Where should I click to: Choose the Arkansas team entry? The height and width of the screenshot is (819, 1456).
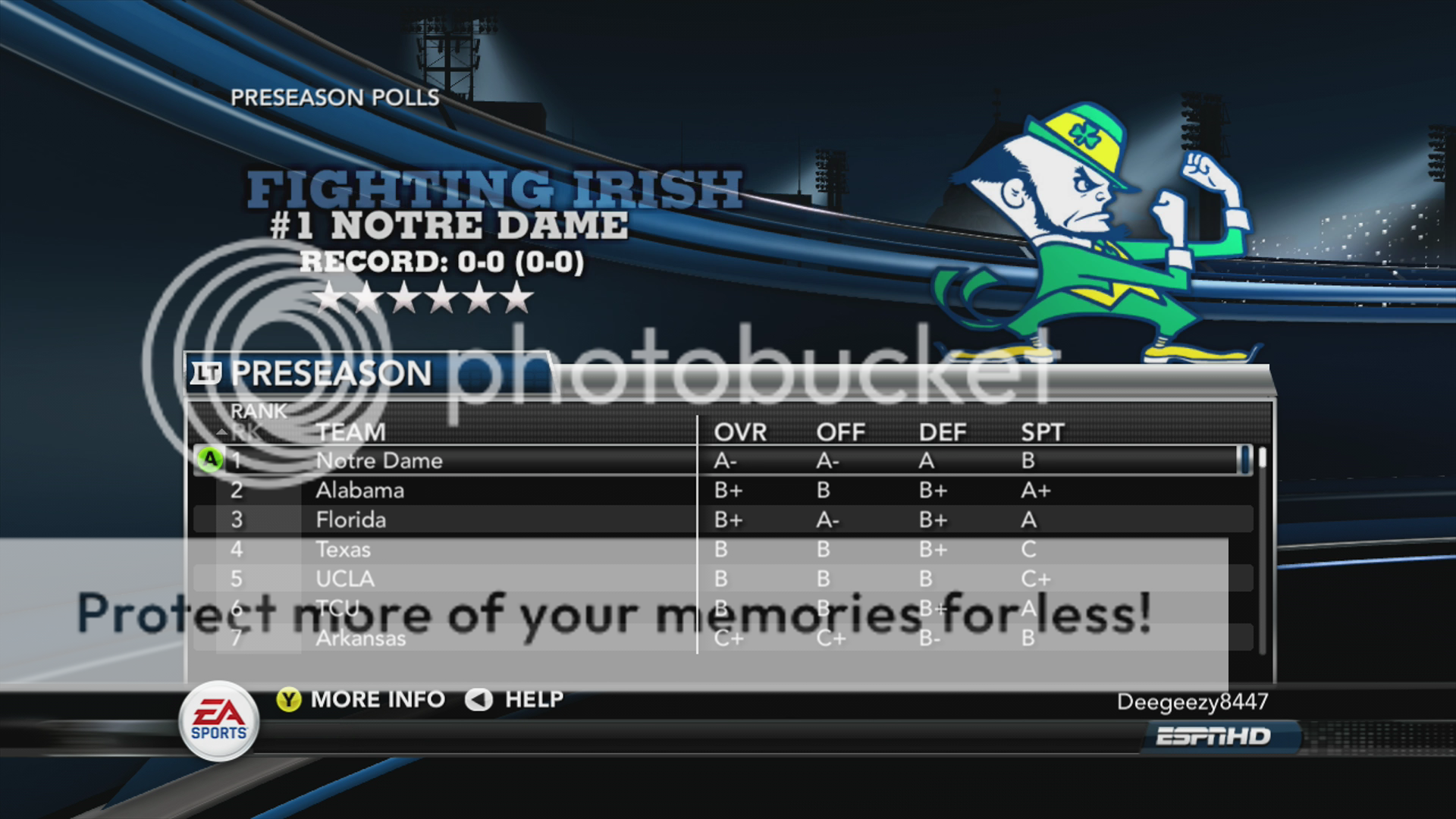tap(361, 639)
